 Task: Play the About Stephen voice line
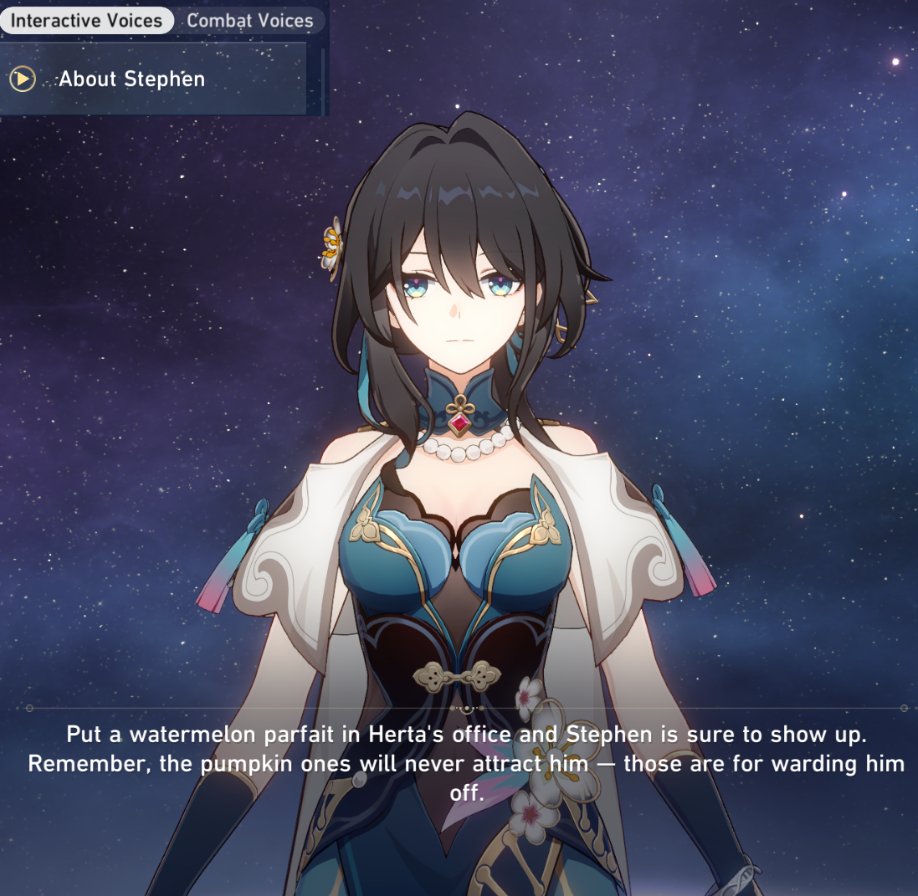(23, 79)
